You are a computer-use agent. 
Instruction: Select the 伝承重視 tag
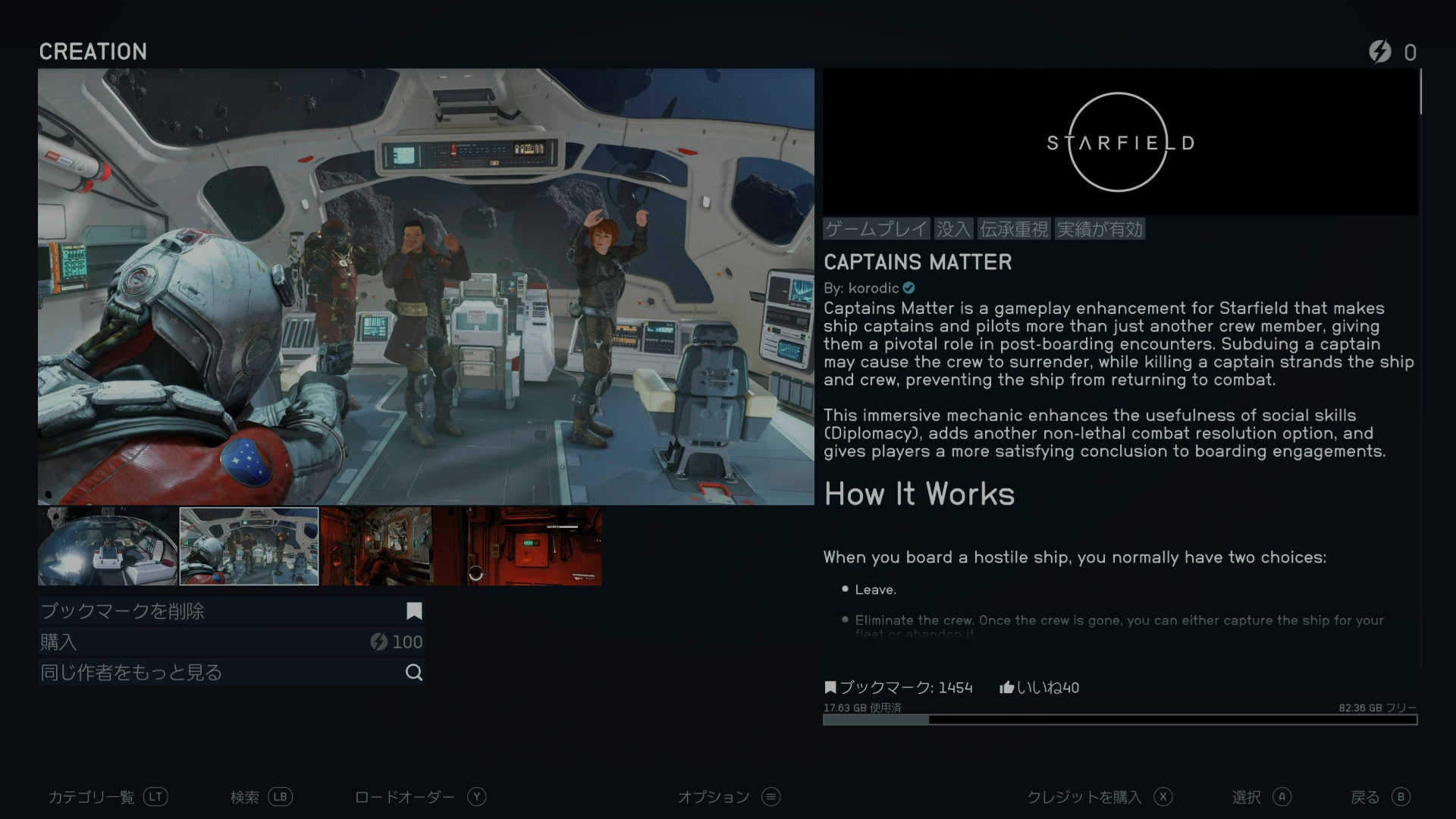pos(1014,229)
